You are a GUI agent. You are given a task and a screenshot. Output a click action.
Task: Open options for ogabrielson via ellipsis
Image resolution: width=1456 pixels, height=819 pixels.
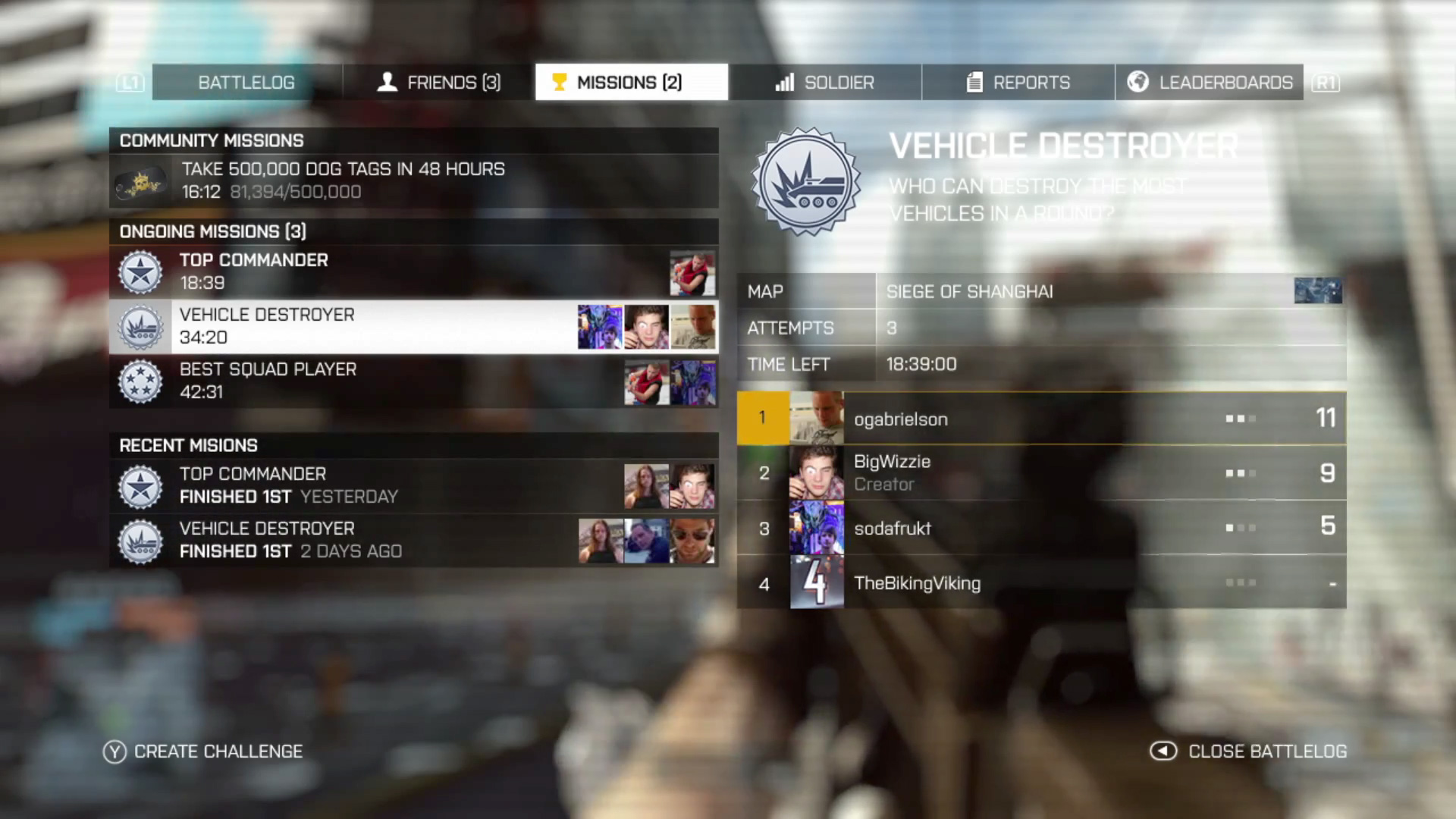pos(1241,419)
